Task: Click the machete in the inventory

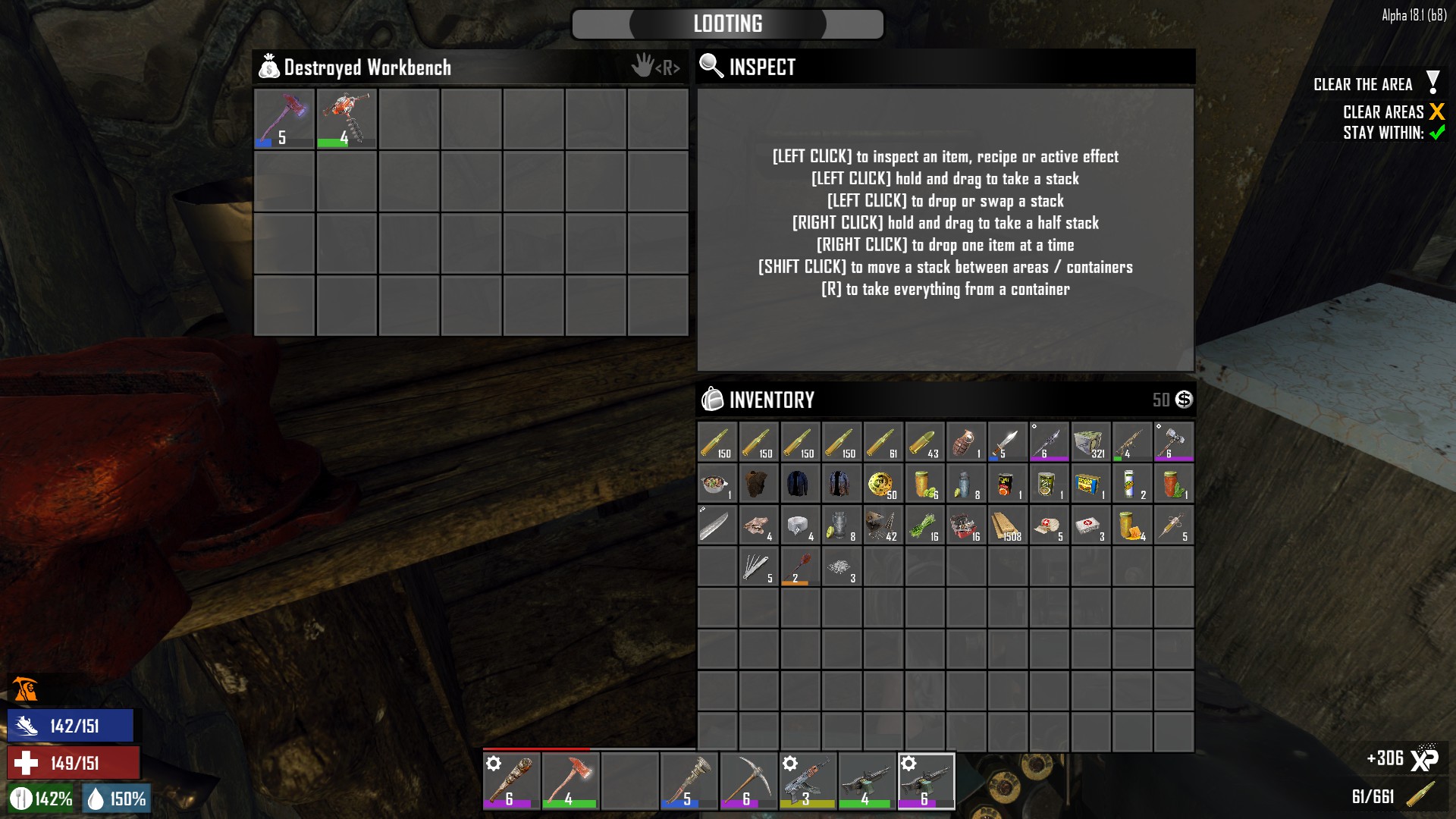Action: click(717, 526)
